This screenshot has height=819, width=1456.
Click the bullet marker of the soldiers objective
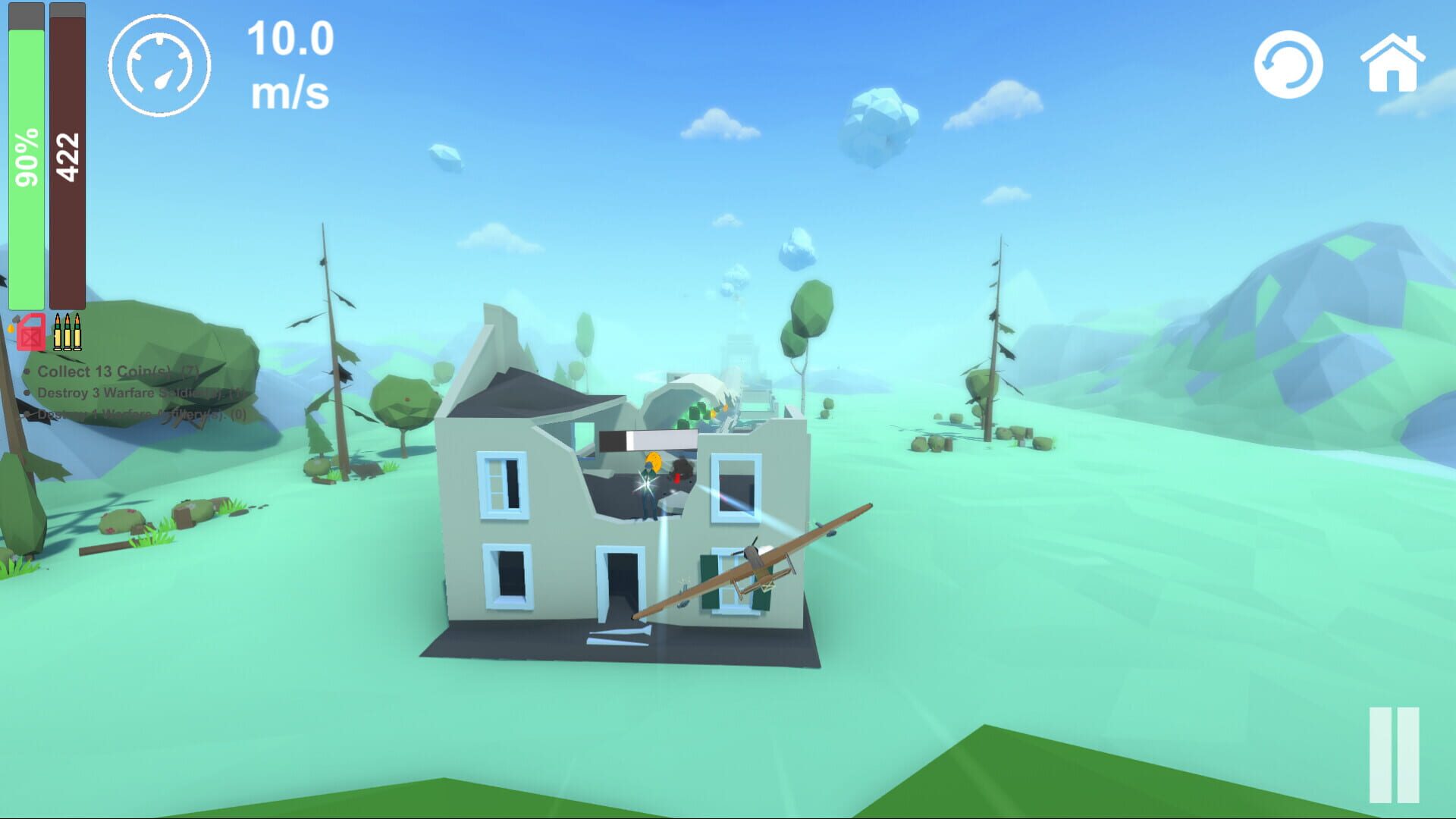pos(27,394)
